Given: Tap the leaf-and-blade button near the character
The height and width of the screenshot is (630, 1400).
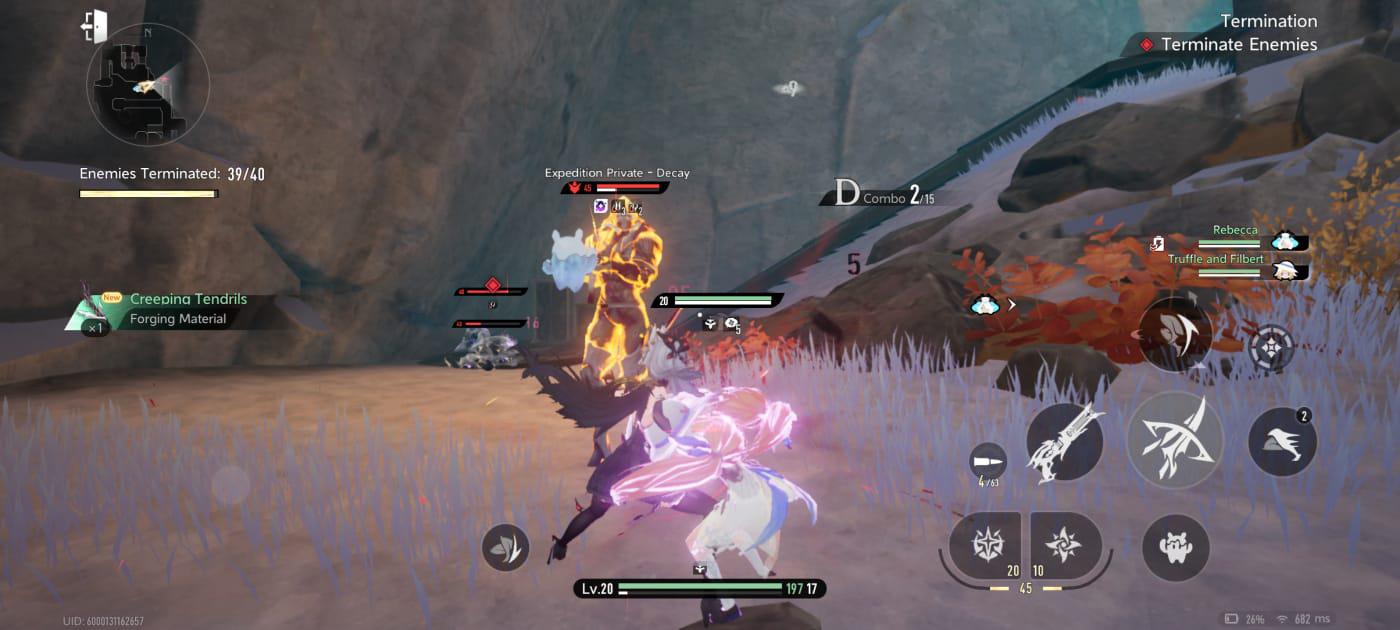Looking at the screenshot, I should coord(505,547).
